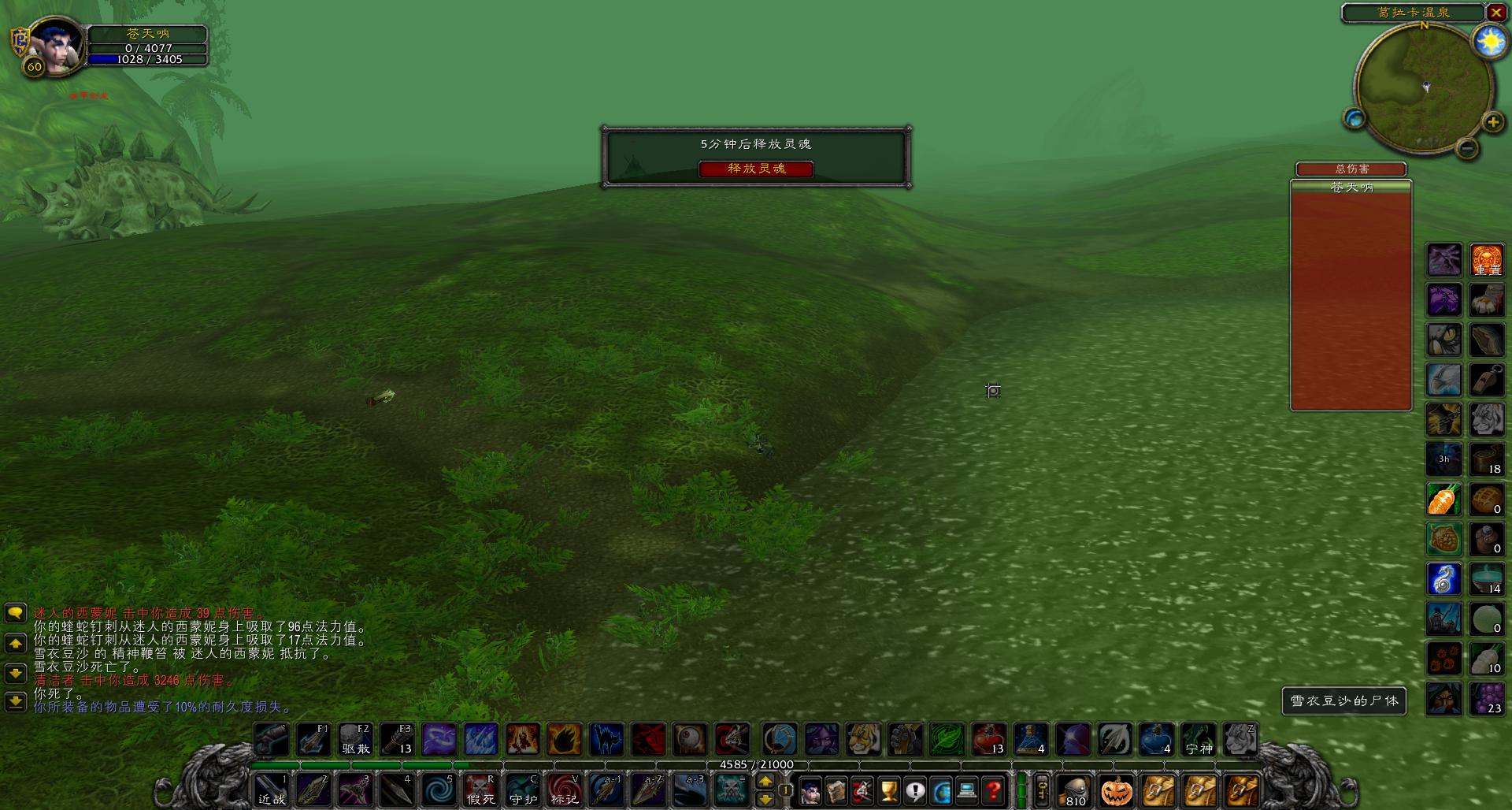Use the 宁神 potion on the action bar
Image resolution: width=1512 pixels, height=810 pixels.
[x=1201, y=740]
